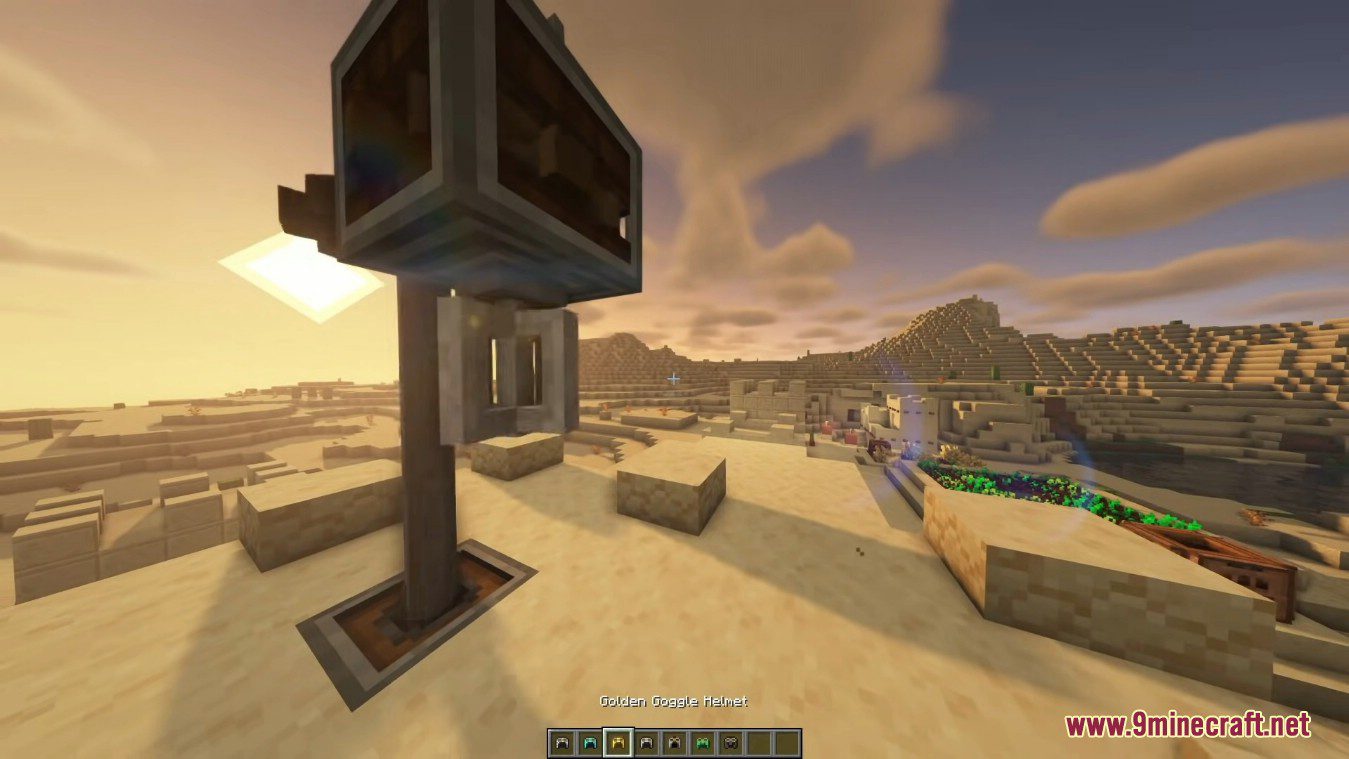Click the crosshair at screen center
The height and width of the screenshot is (759, 1349).
click(672, 377)
